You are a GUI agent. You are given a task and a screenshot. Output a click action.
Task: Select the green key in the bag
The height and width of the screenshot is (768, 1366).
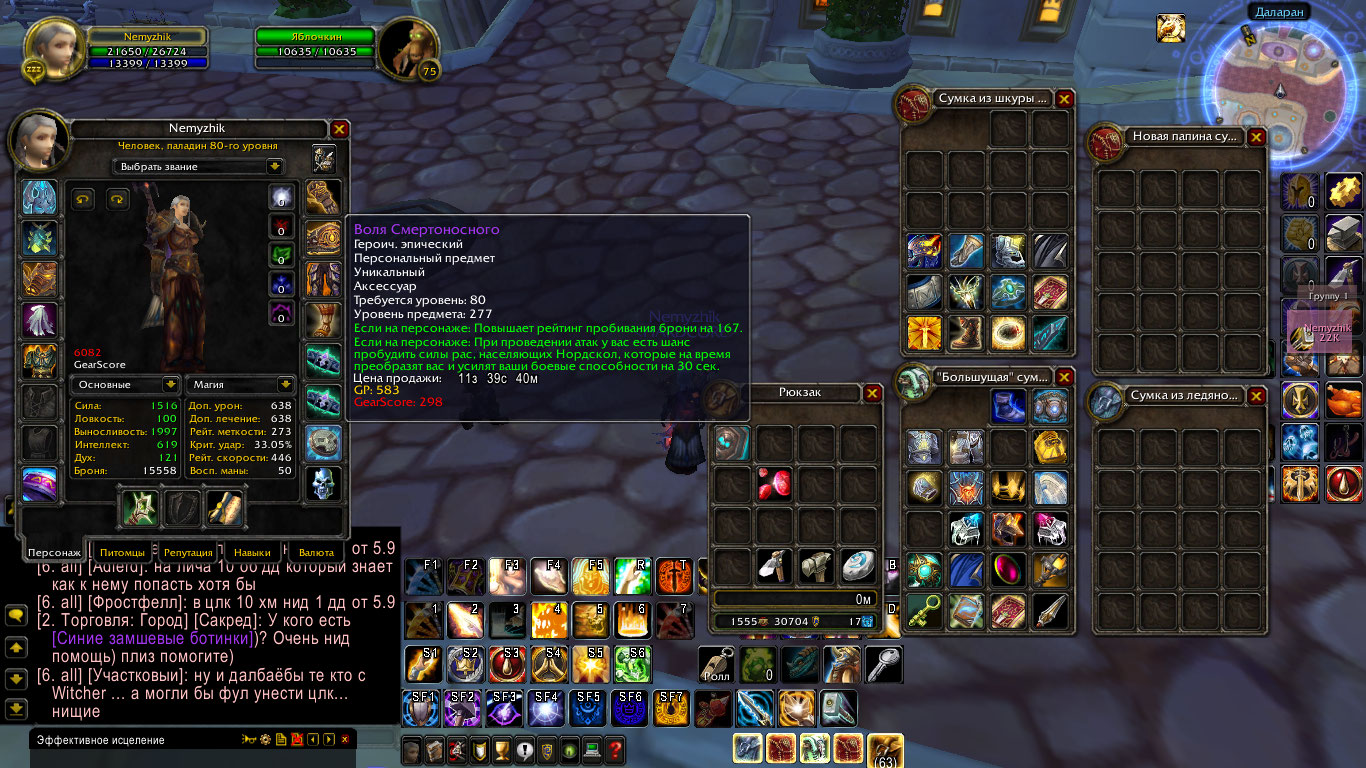click(923, 611)
